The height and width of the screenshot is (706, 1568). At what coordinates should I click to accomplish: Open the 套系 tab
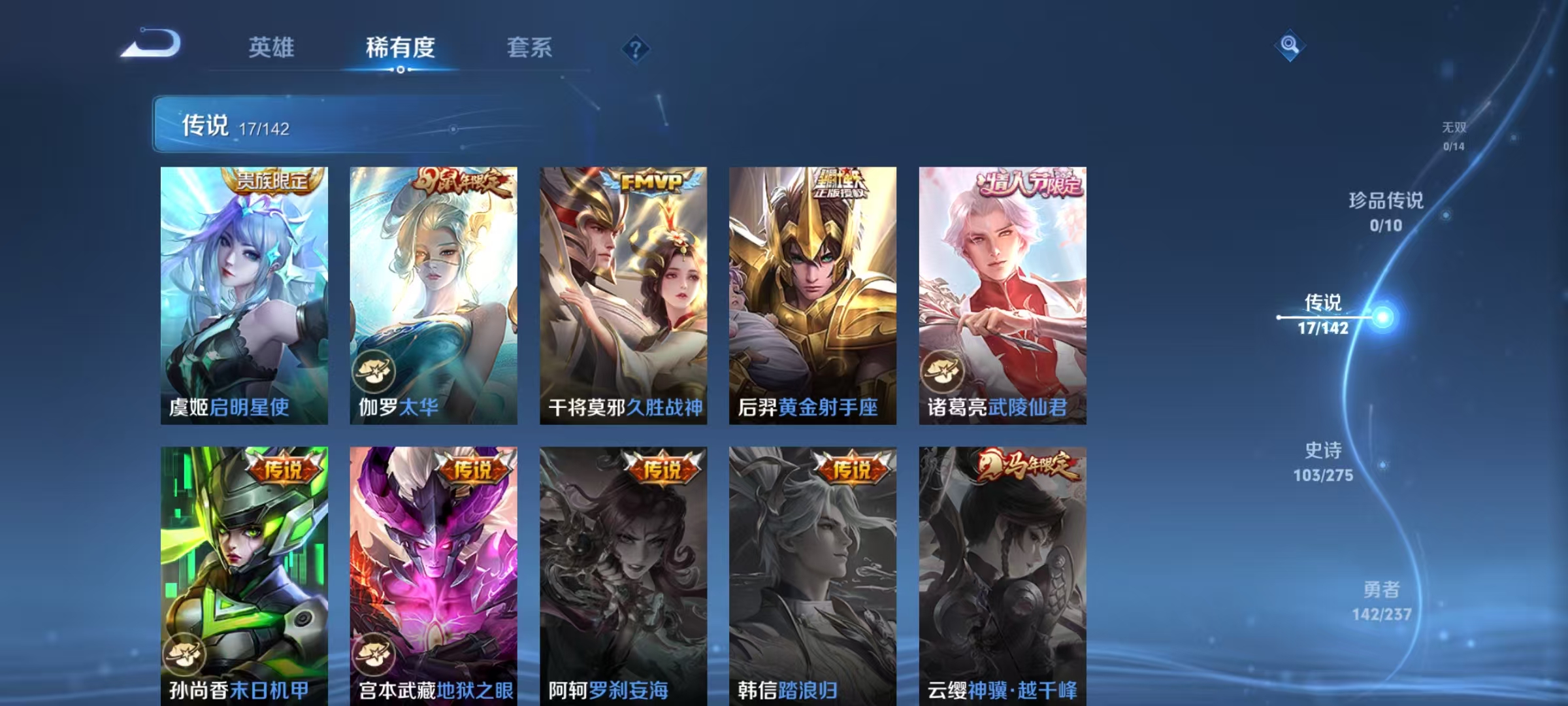530,48
